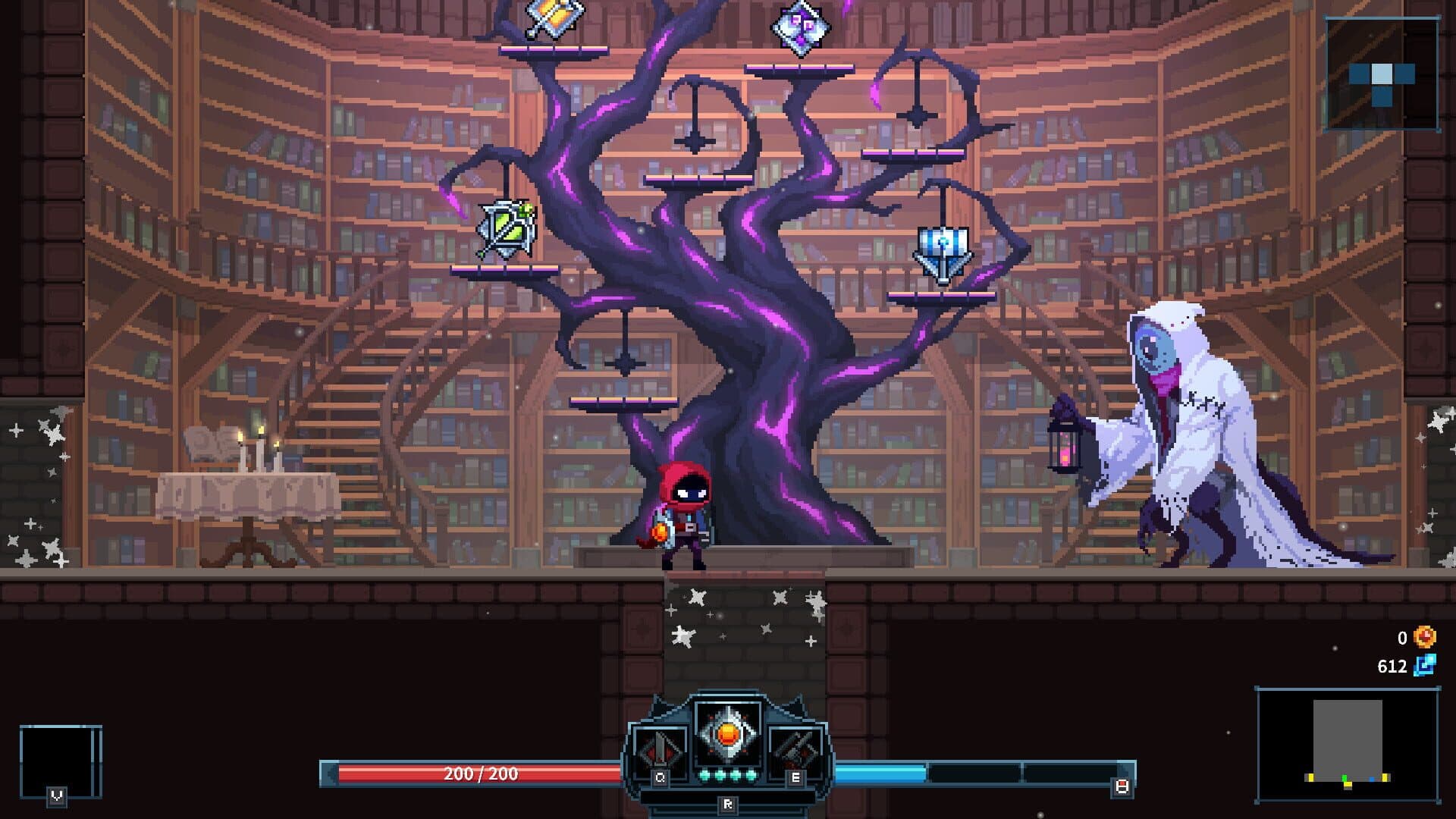Select the empty item slot box
This screenshot has height=819, width=1456.
tap(60, 760)
